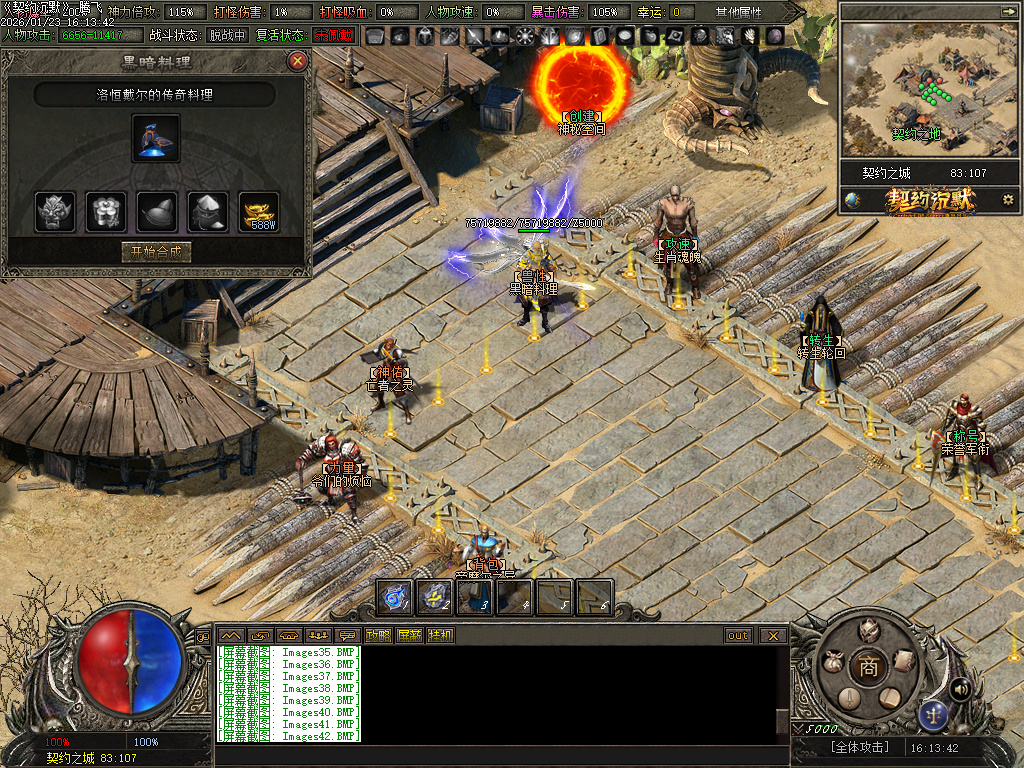Open the 攻略 guide from chat bar
Image resolution: width=1024 pixels, height=768 pixels.
[378, 635]
